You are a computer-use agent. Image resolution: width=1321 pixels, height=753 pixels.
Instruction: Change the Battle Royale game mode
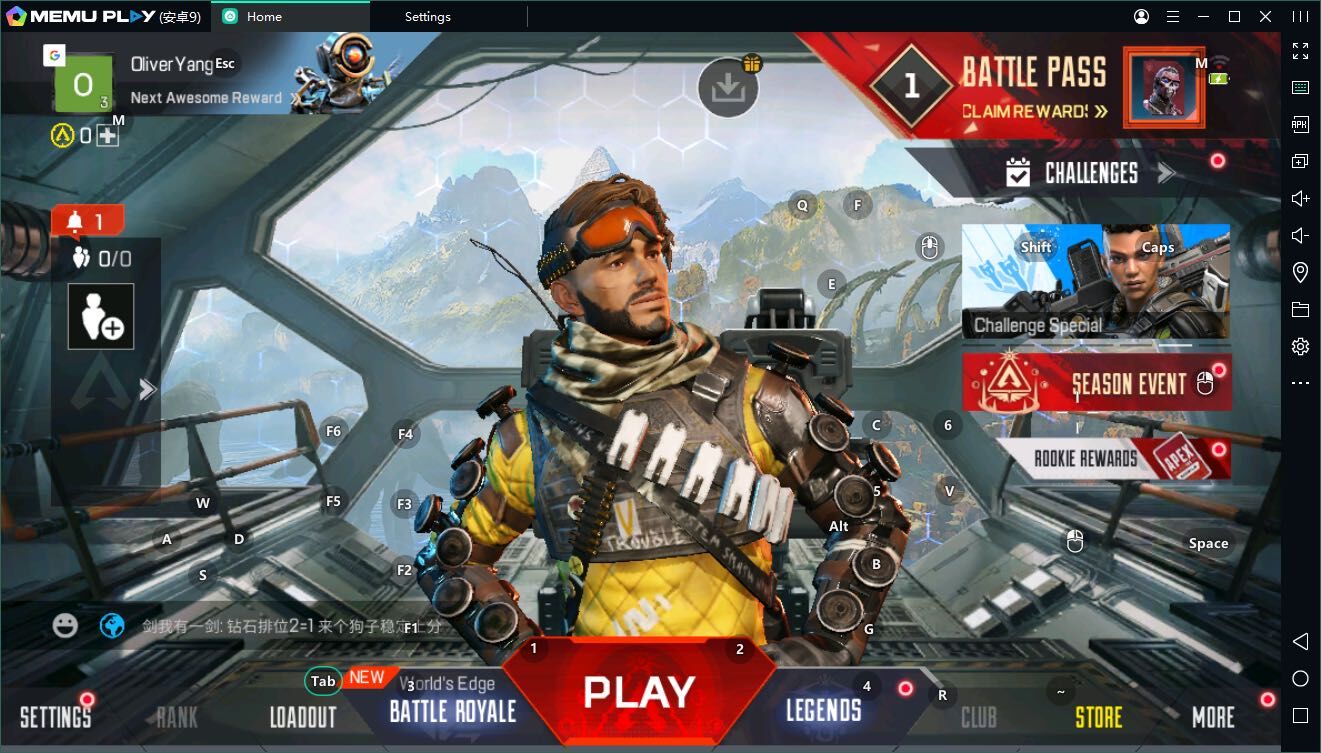coord(452,710)
